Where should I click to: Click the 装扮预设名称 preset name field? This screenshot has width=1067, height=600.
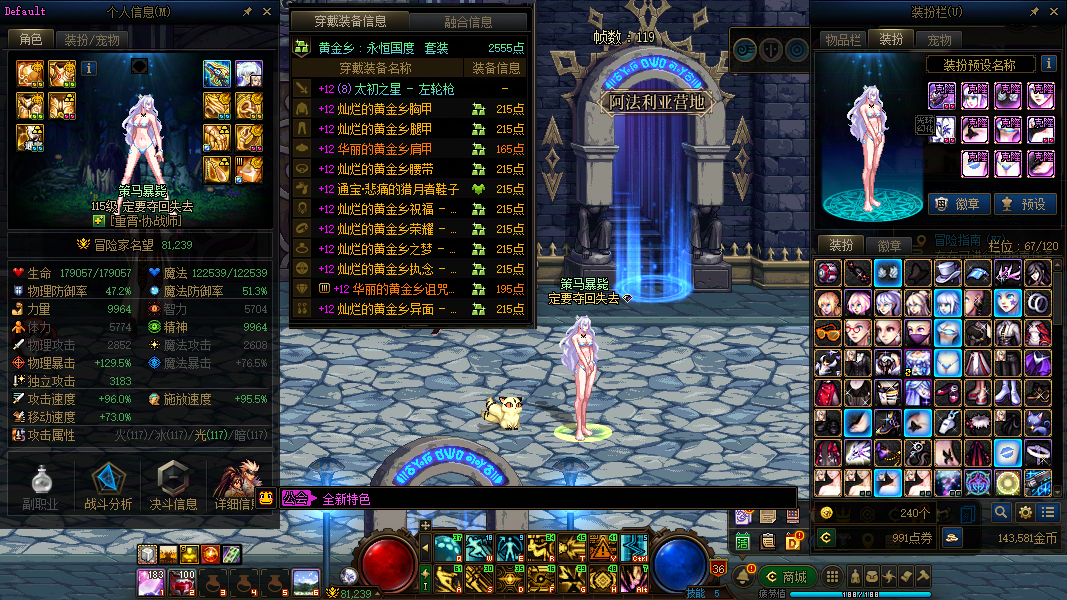979,65
